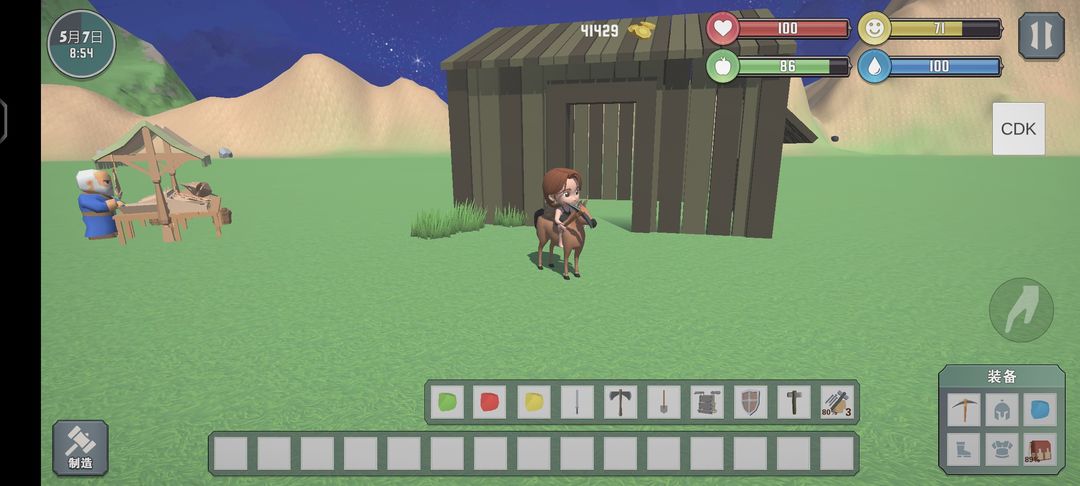Select the hotbar slot showing 80% and 3
Screen dimensions: 1080x486
point(837,402)
